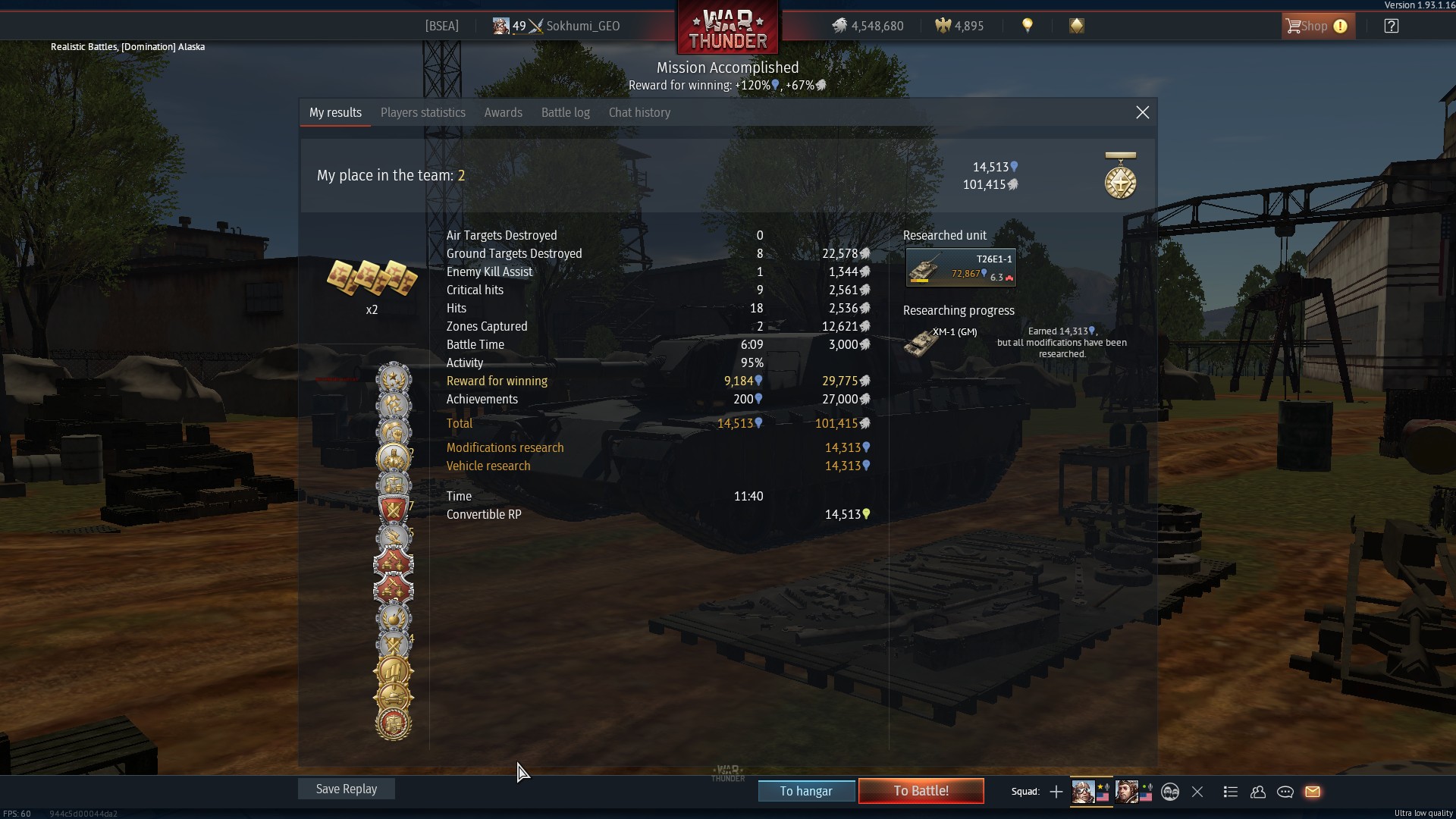Add a squad member with the plus button
1456x819 pixels.
click(x=1056, y=792)
